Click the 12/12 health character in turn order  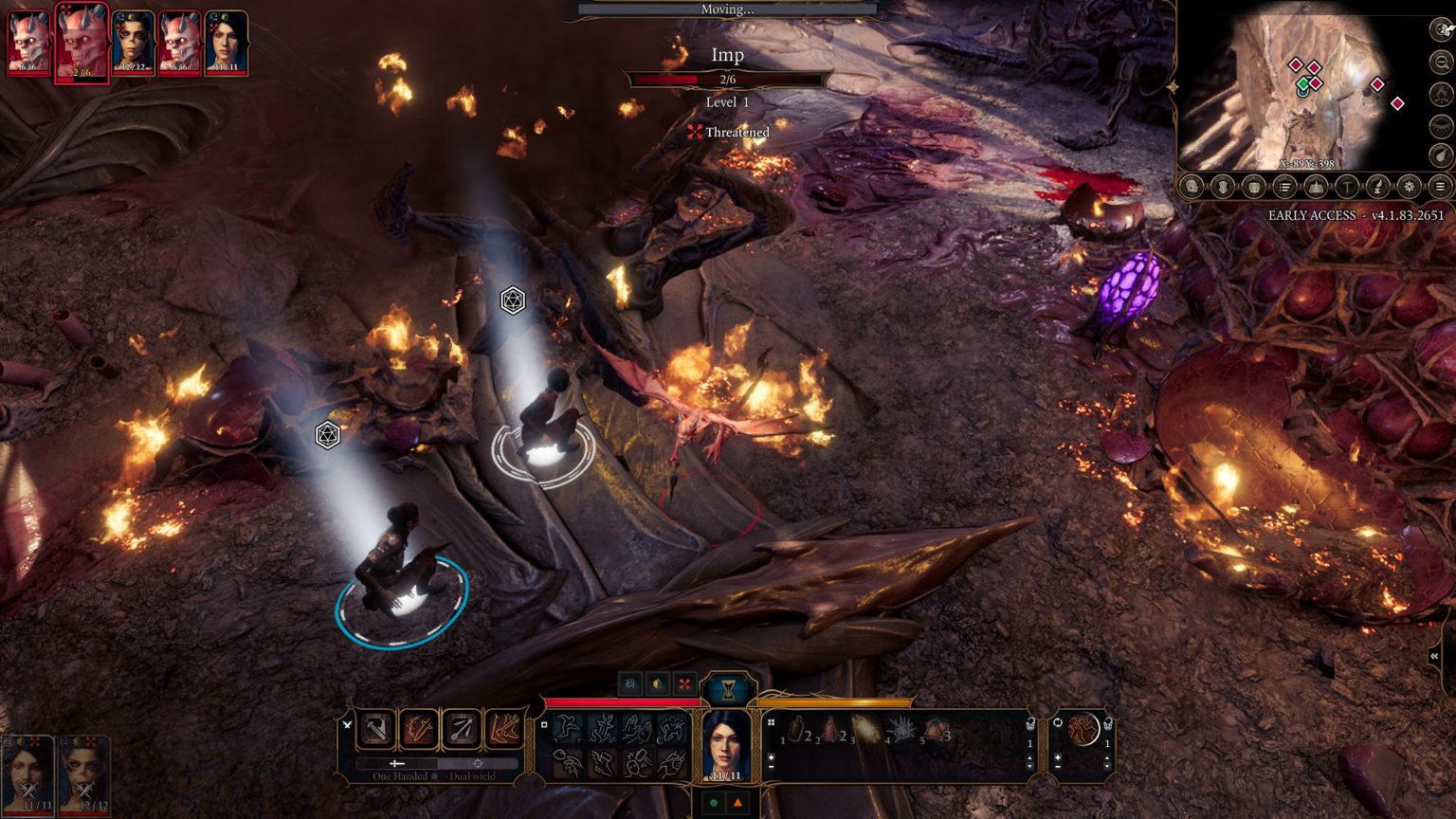[x=133, y=42]
